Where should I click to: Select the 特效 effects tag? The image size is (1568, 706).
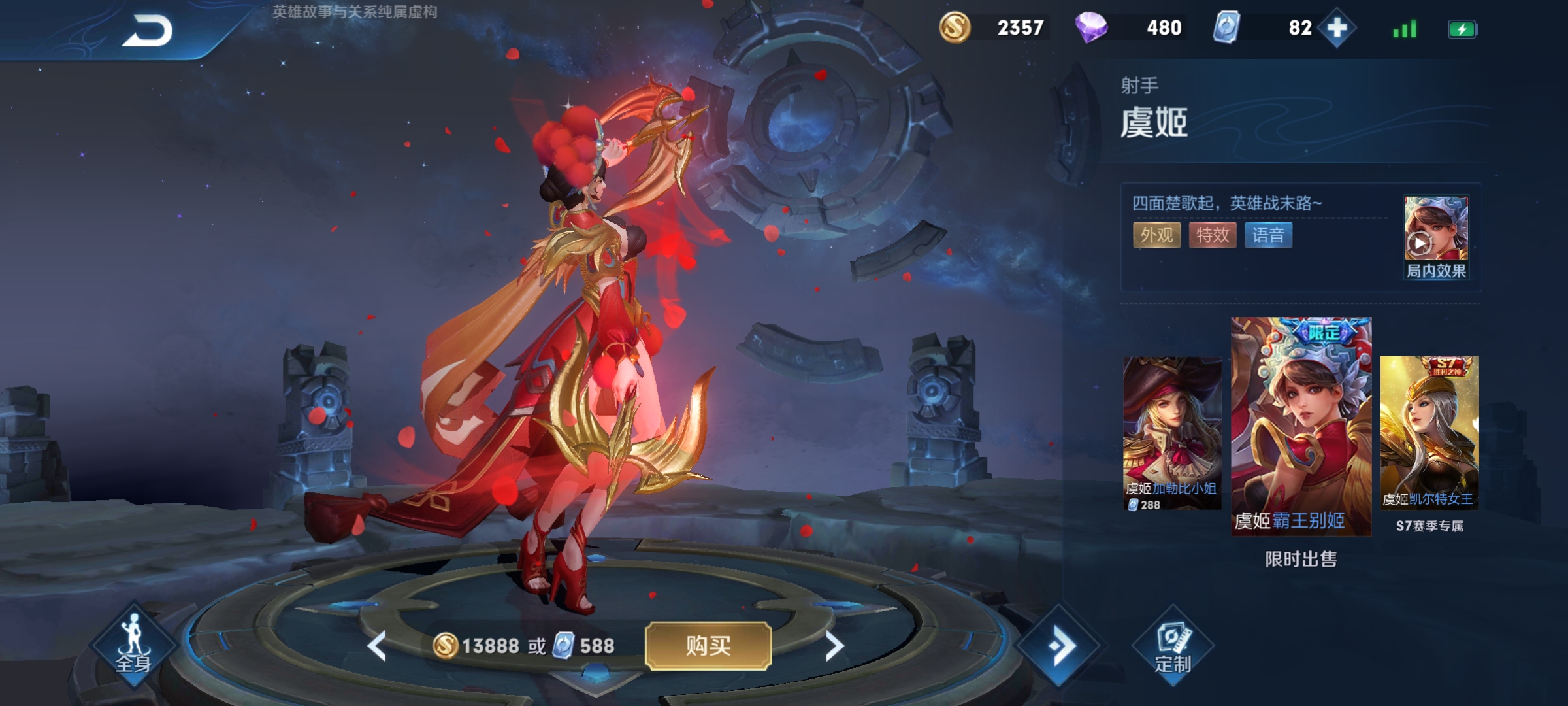(1213, 235)
